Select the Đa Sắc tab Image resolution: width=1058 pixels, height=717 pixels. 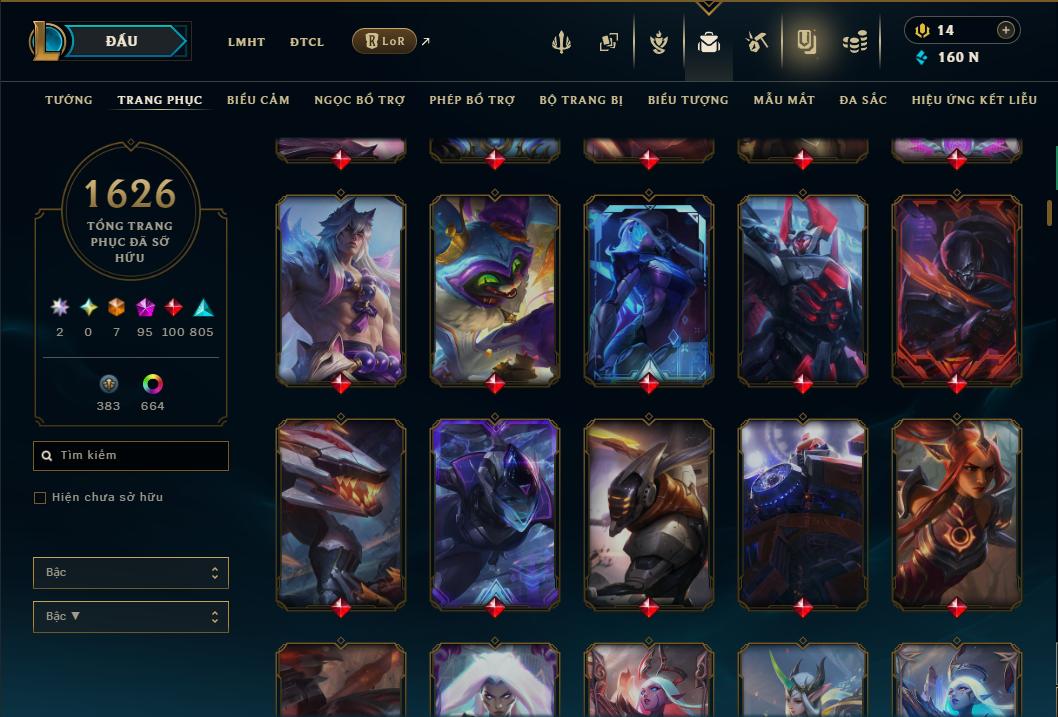click(x=863, y=100)
